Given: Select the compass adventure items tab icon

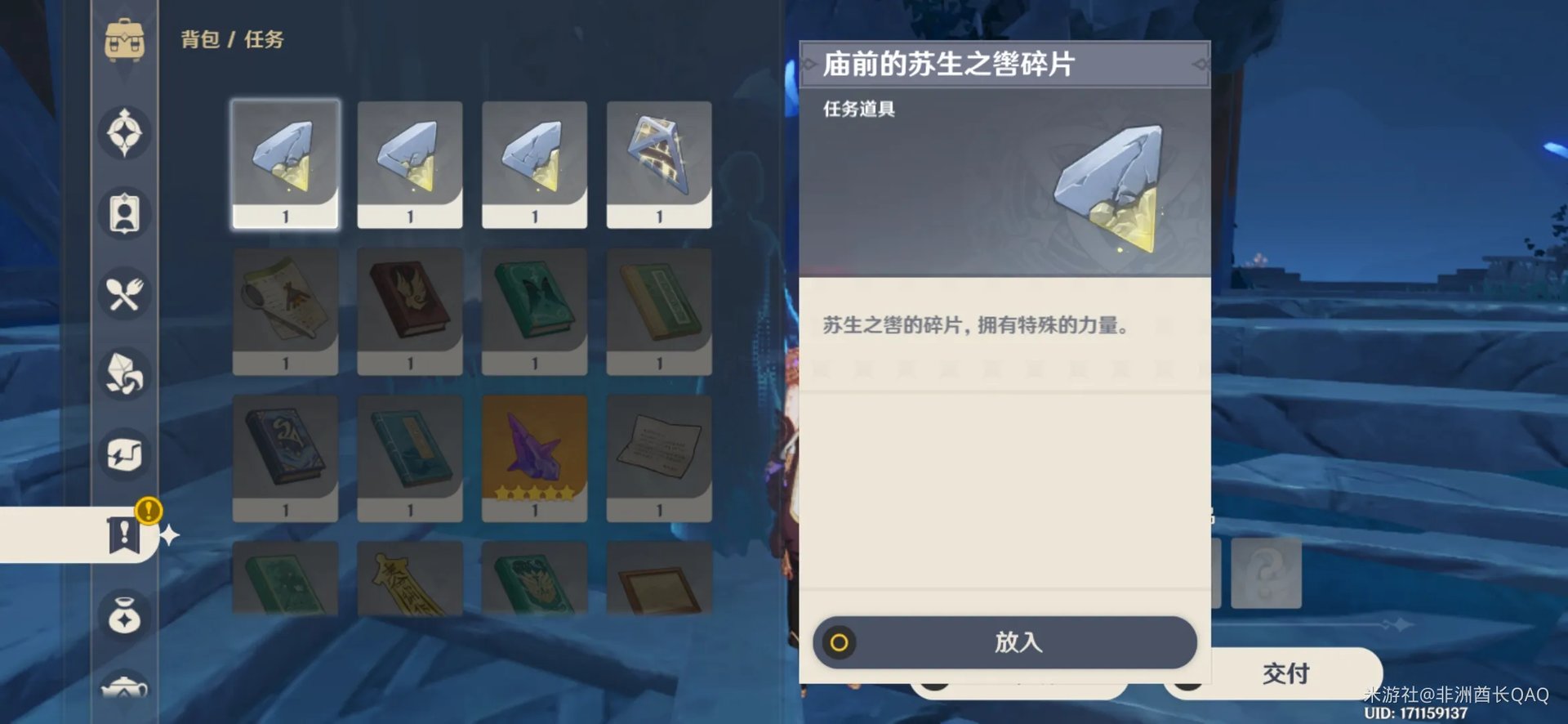Looking at the screenshot, I should [124, 134].
